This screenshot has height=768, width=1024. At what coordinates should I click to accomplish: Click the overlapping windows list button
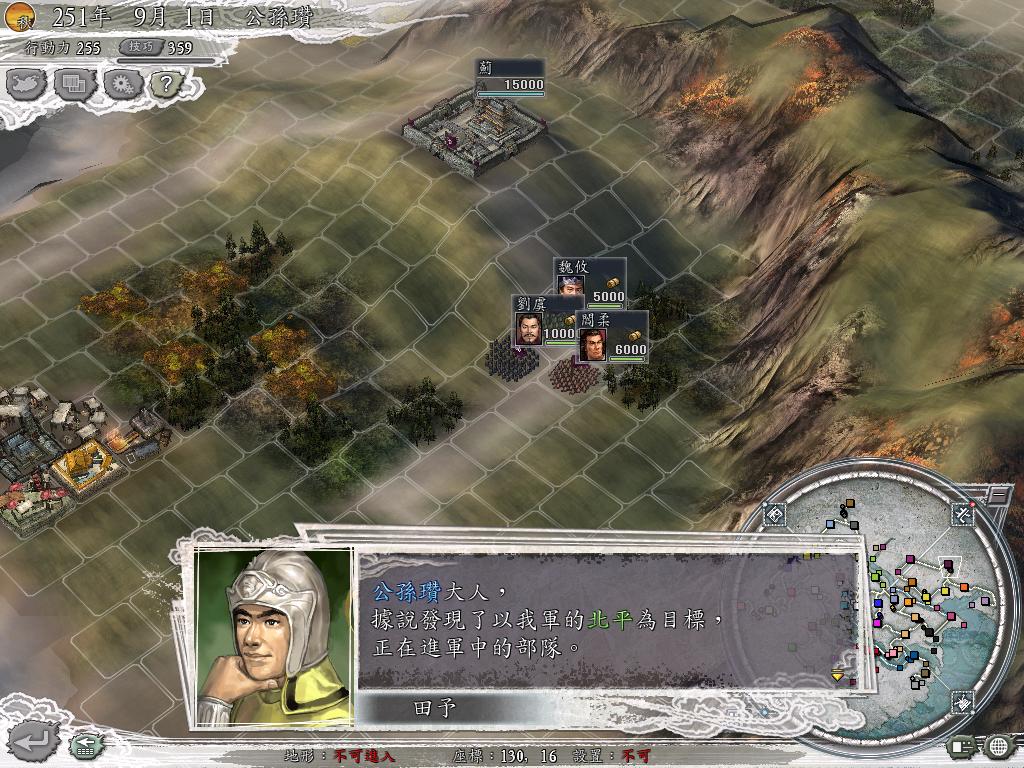tap(74, 84)
